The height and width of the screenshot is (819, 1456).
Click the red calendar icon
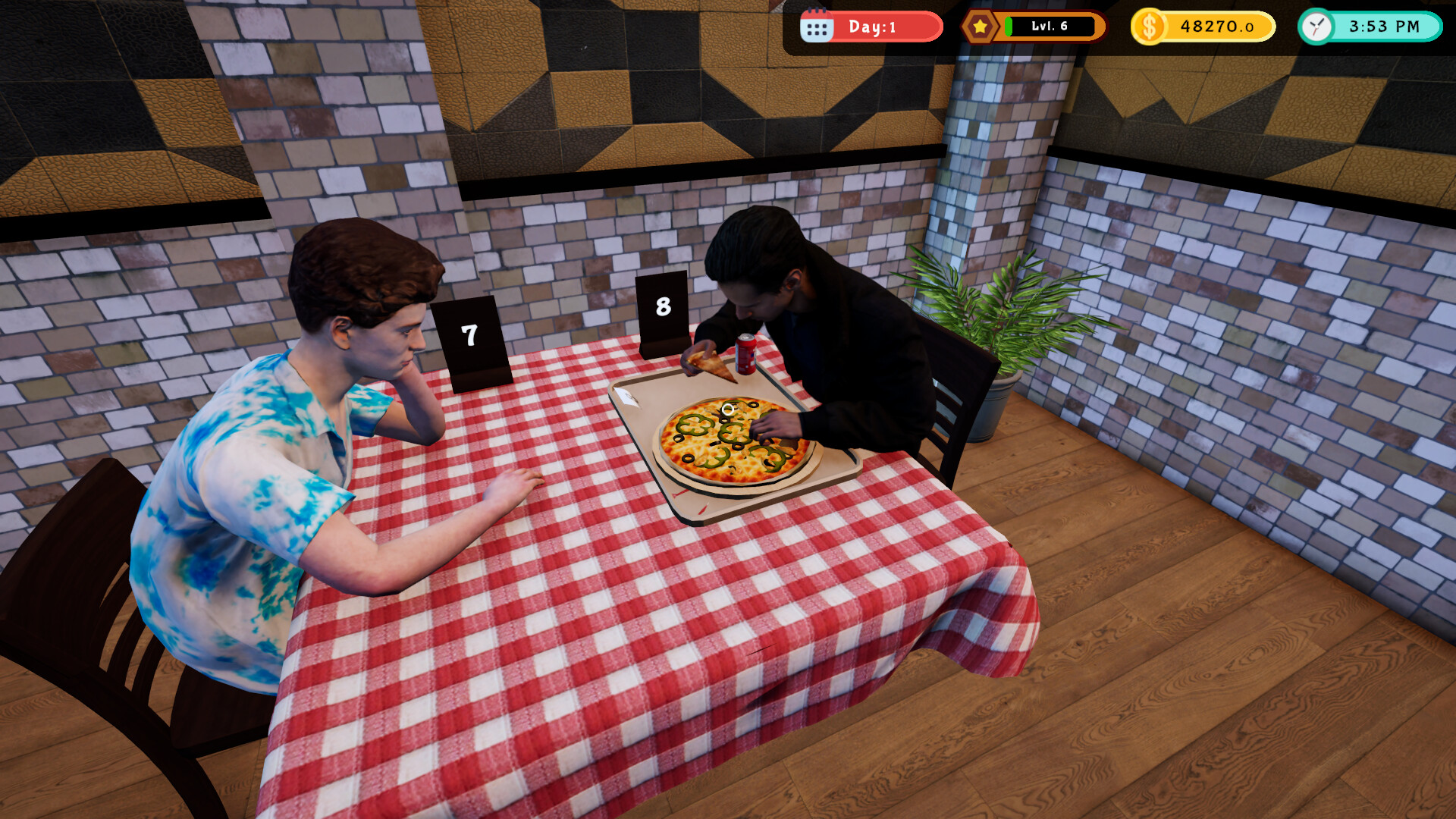coord(817,26)
